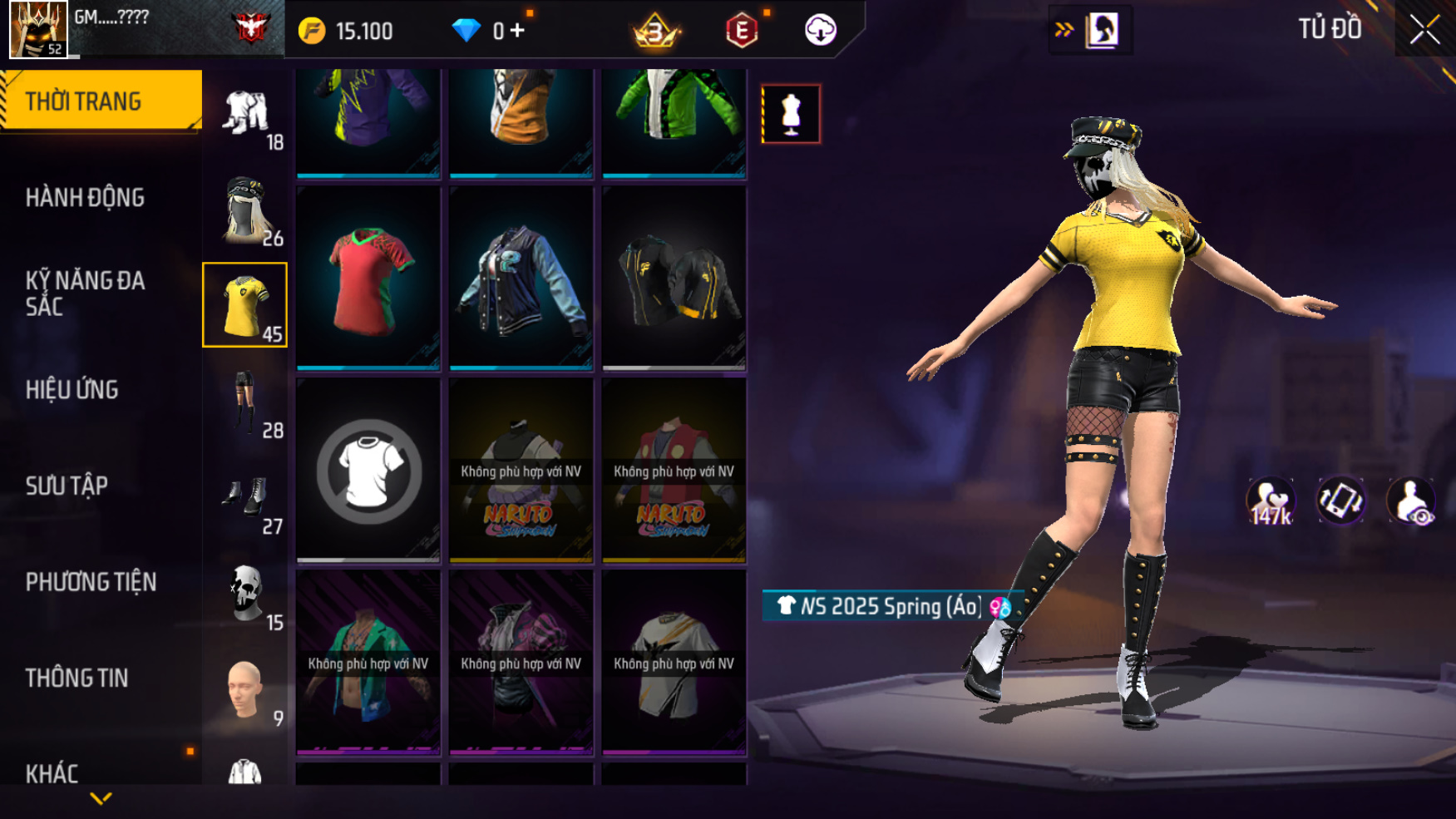Tap the 147k likes icon

point(1271,501)
